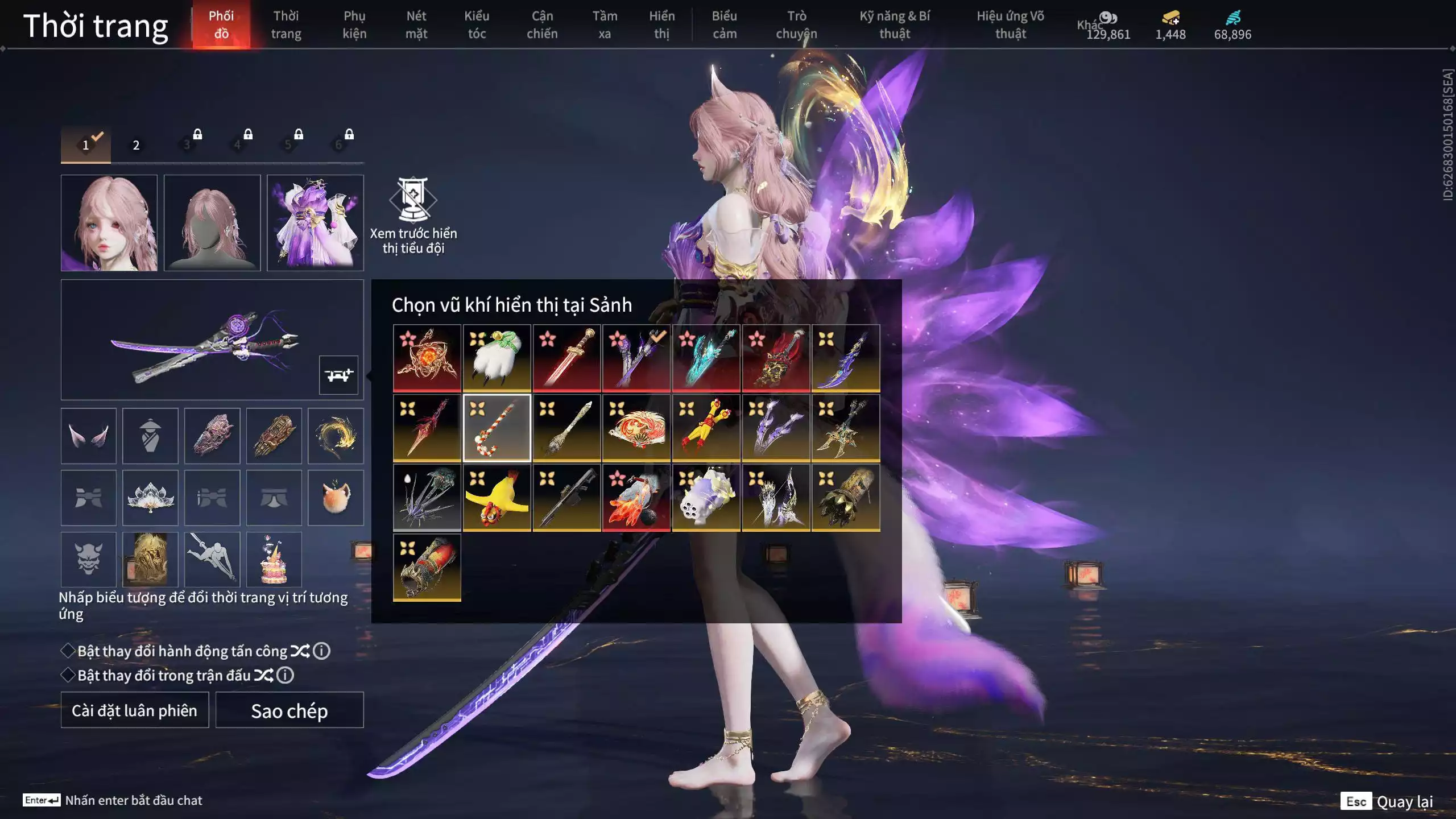
Task: Choose the red-and-gold cannon weapon skin
Action: [427, 567]
